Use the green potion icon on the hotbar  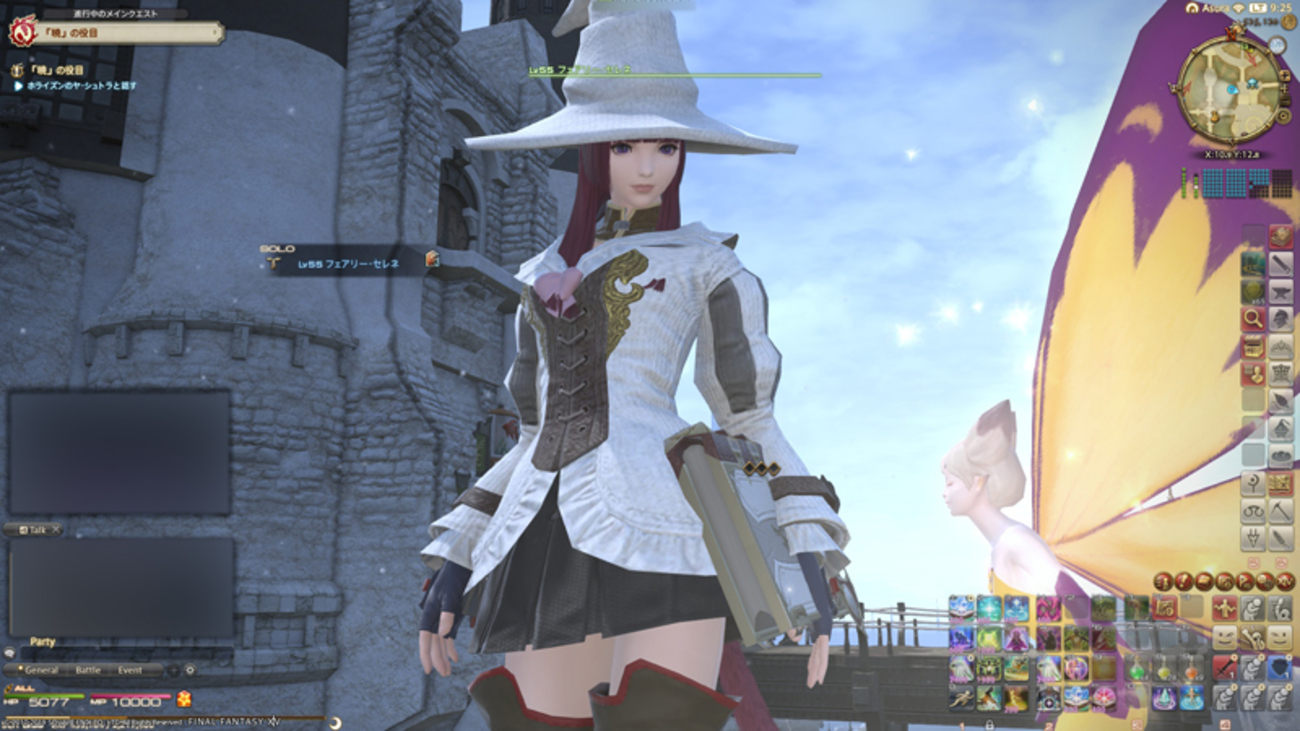point(1135,669)
